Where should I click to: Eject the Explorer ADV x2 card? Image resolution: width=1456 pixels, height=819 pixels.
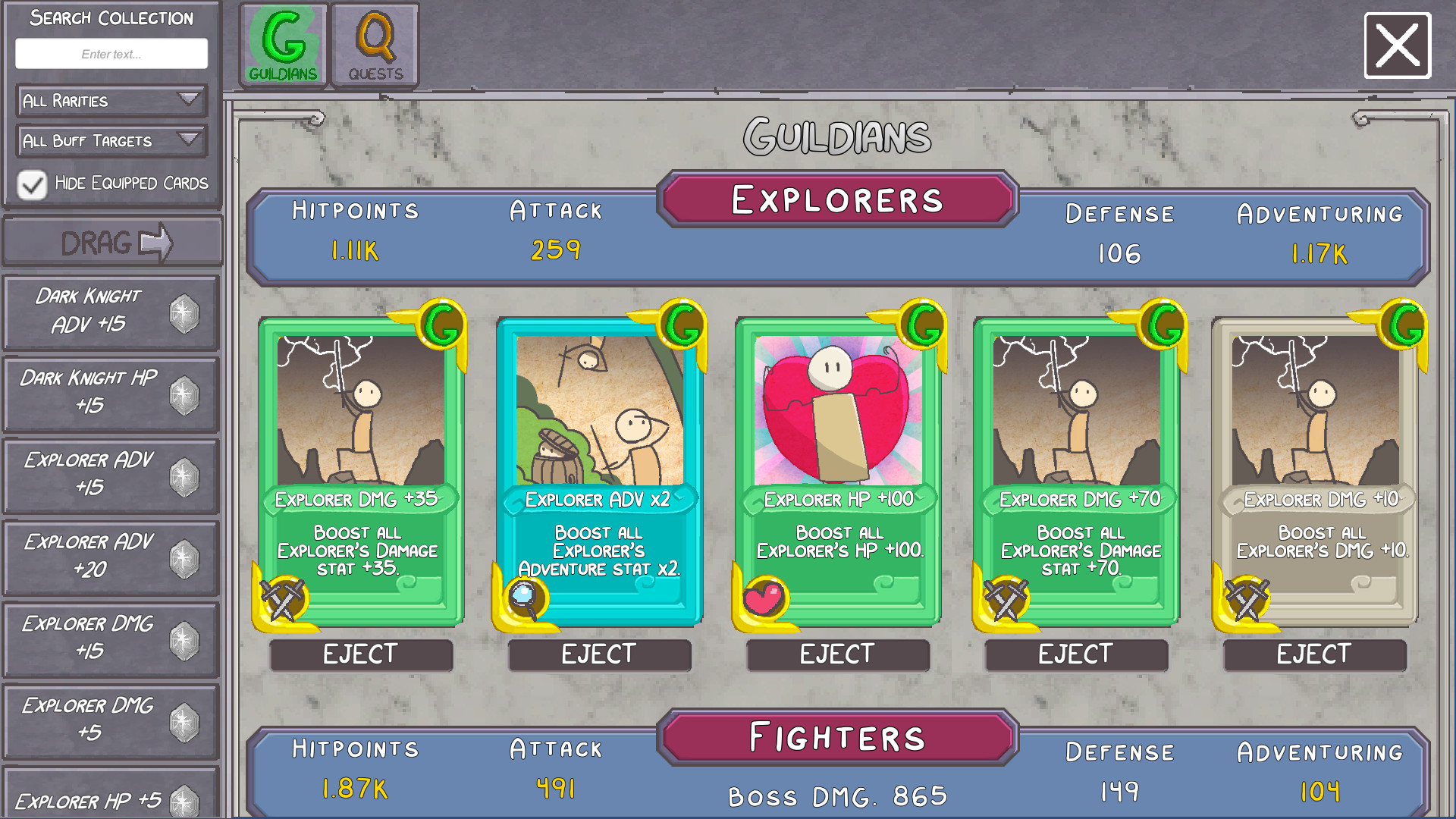click(x=599, y=654)
